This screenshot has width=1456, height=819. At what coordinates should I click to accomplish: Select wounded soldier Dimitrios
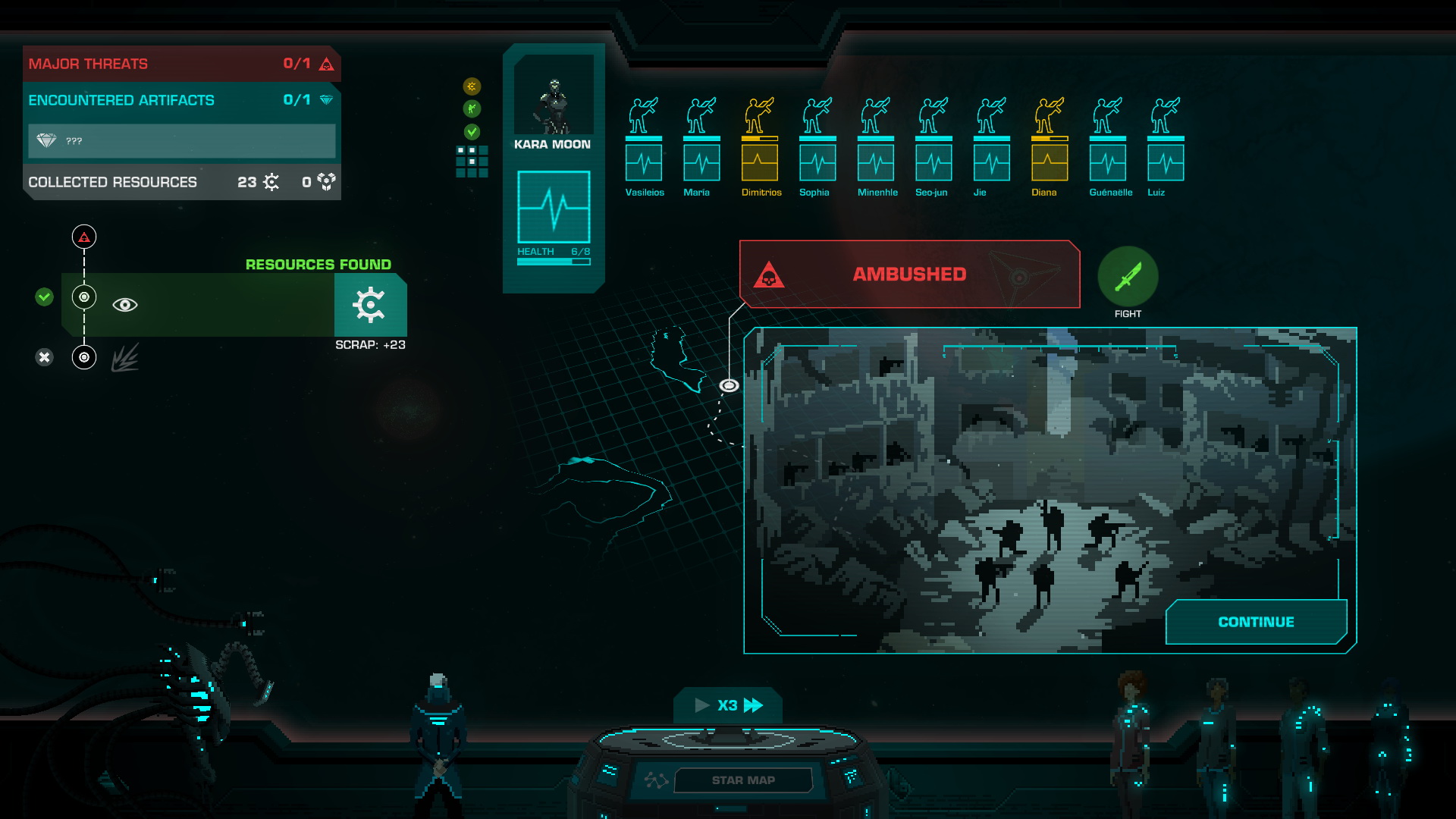(x=760, y=144)
